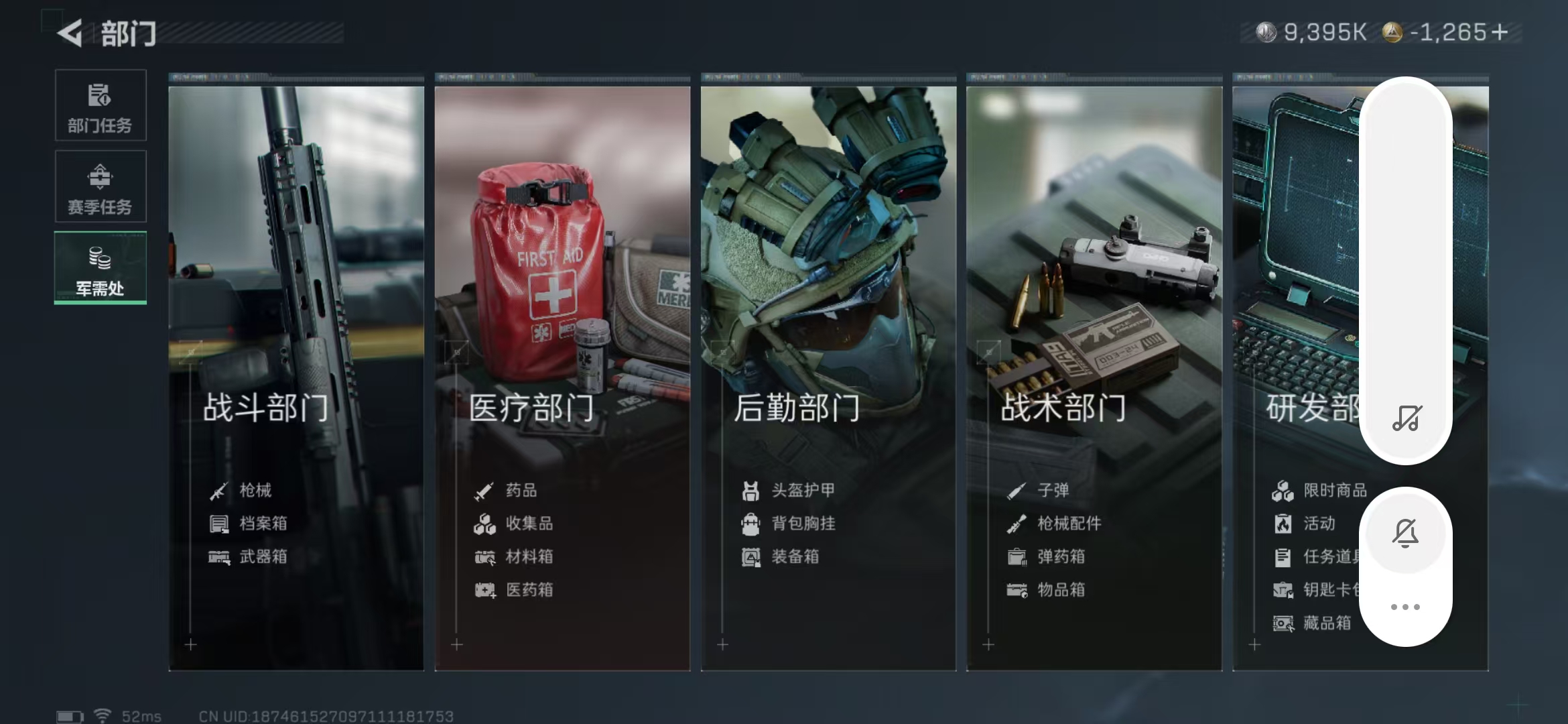Open the 药品 icon under 医疗部门
Image resolution: width=1568 pixels, height=724 pixels.
pyautogui.click(x=484, y=490)
